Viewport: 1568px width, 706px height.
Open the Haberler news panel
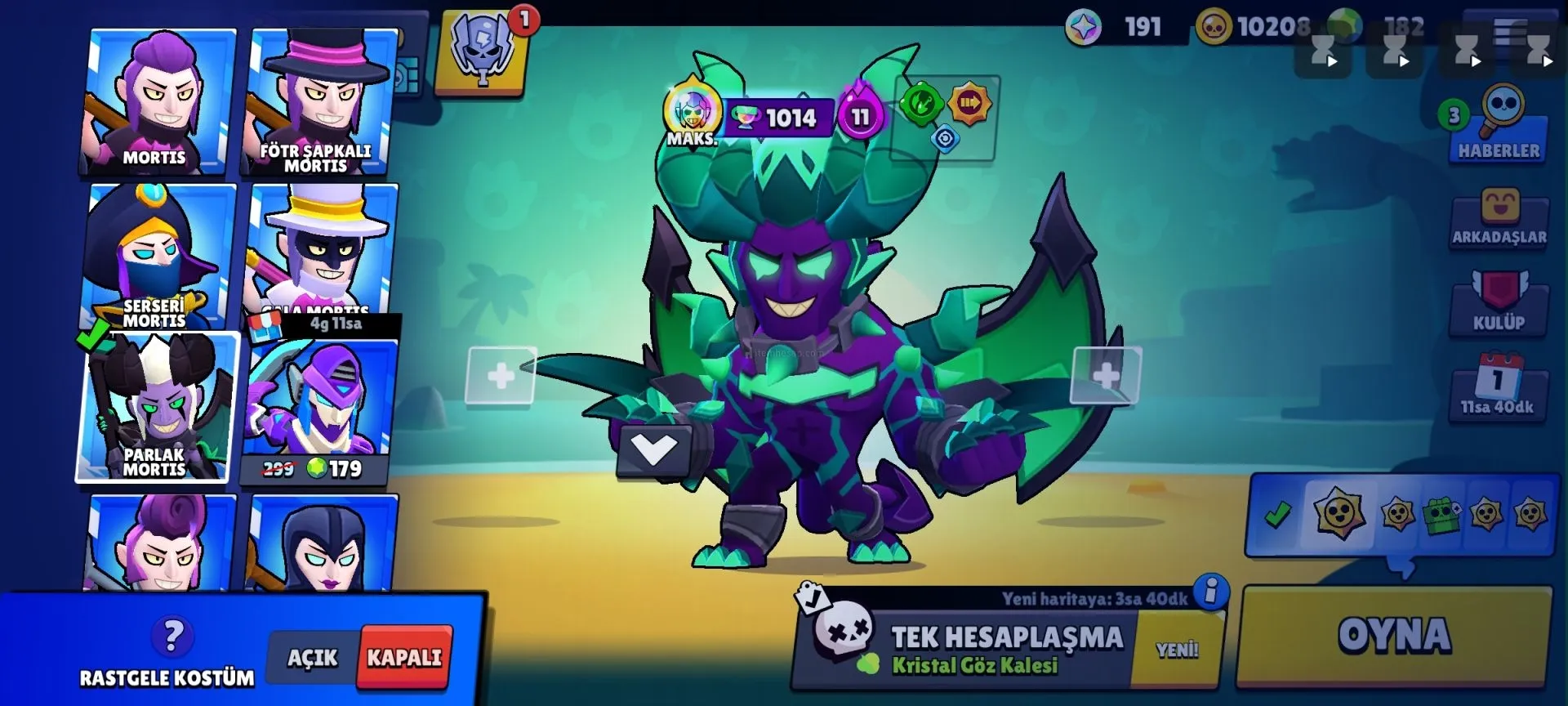pos(1499,127)
